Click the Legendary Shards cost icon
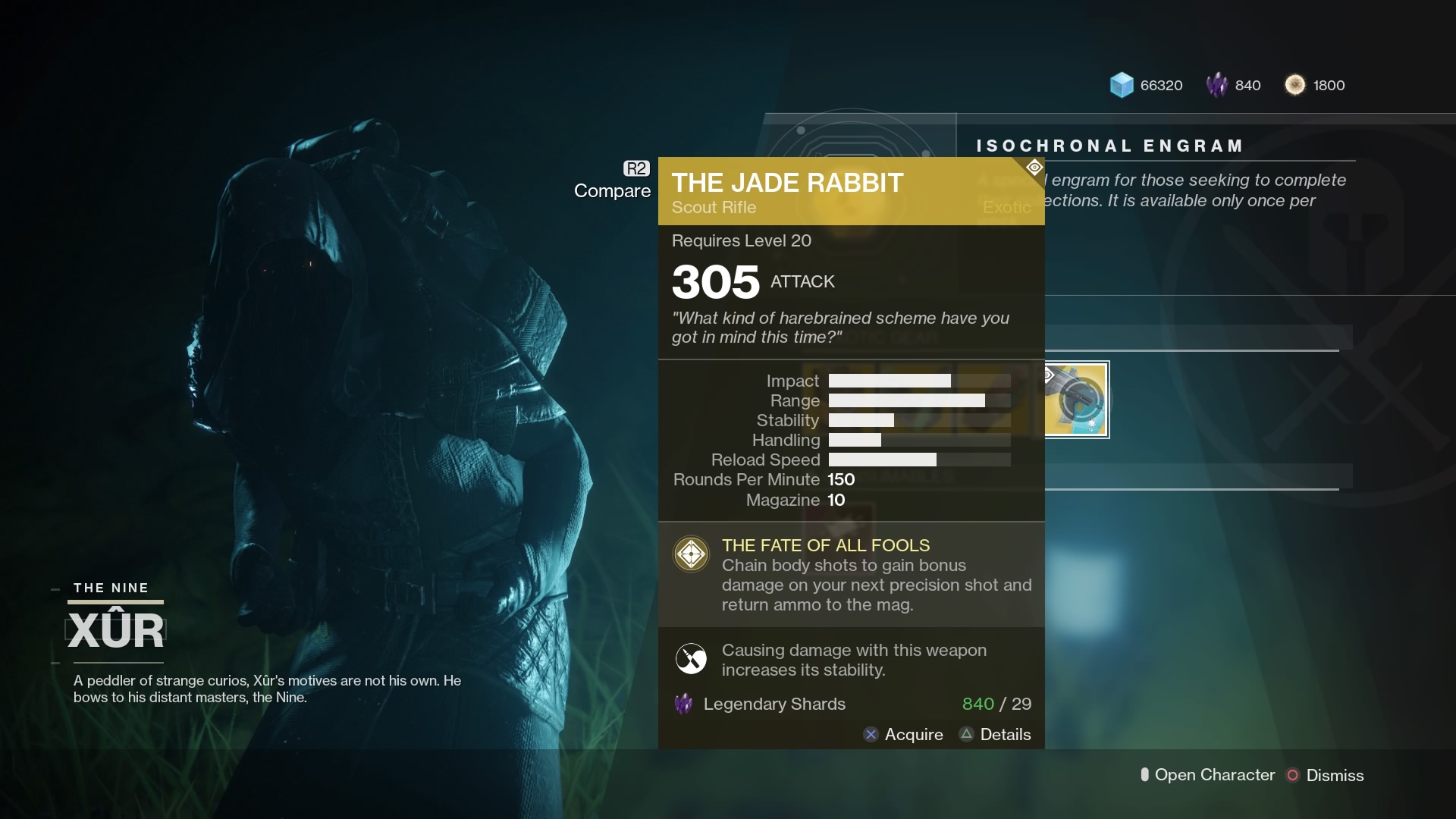This screenshot has width=1456, height=819. click(x=683, y=704)
